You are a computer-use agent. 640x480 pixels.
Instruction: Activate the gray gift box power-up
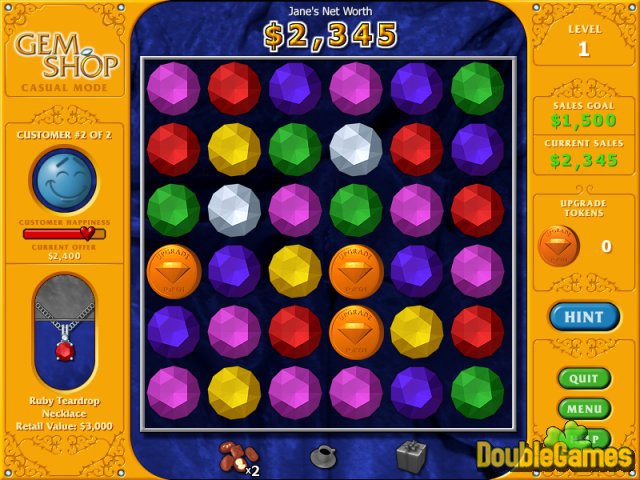pos(411,456)
